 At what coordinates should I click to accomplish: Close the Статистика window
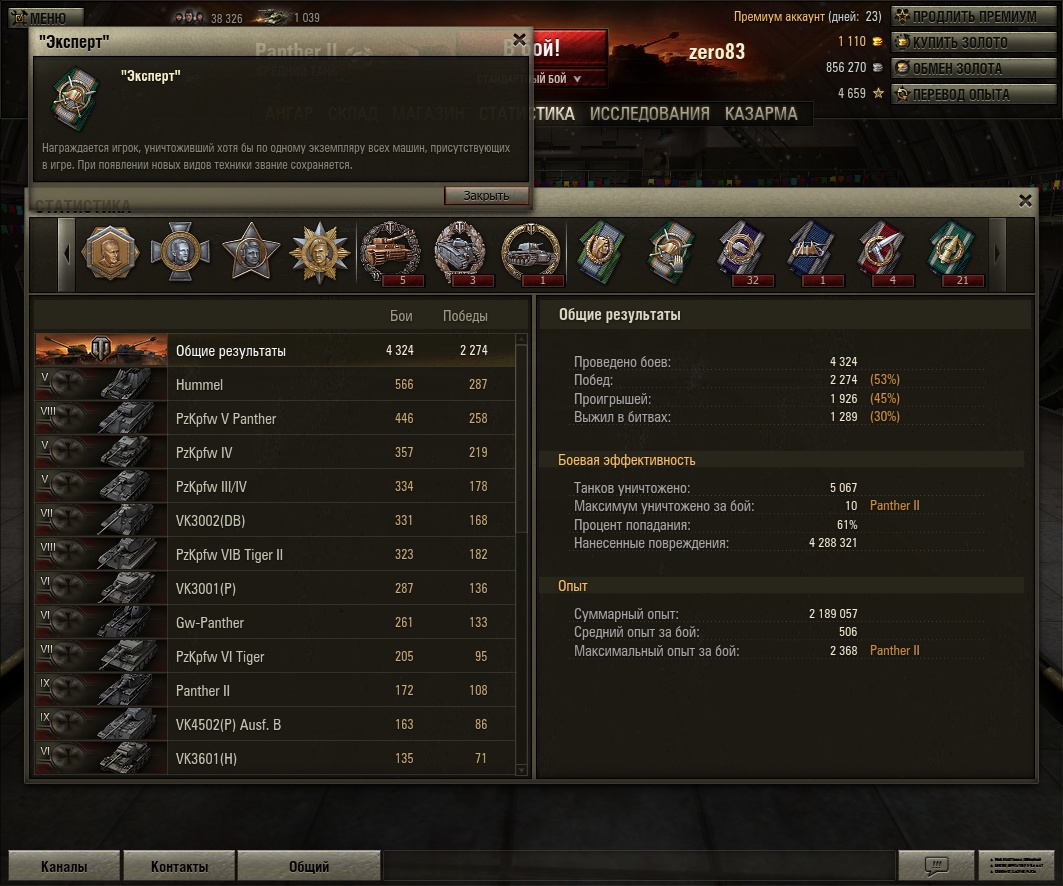point(1025,201)
